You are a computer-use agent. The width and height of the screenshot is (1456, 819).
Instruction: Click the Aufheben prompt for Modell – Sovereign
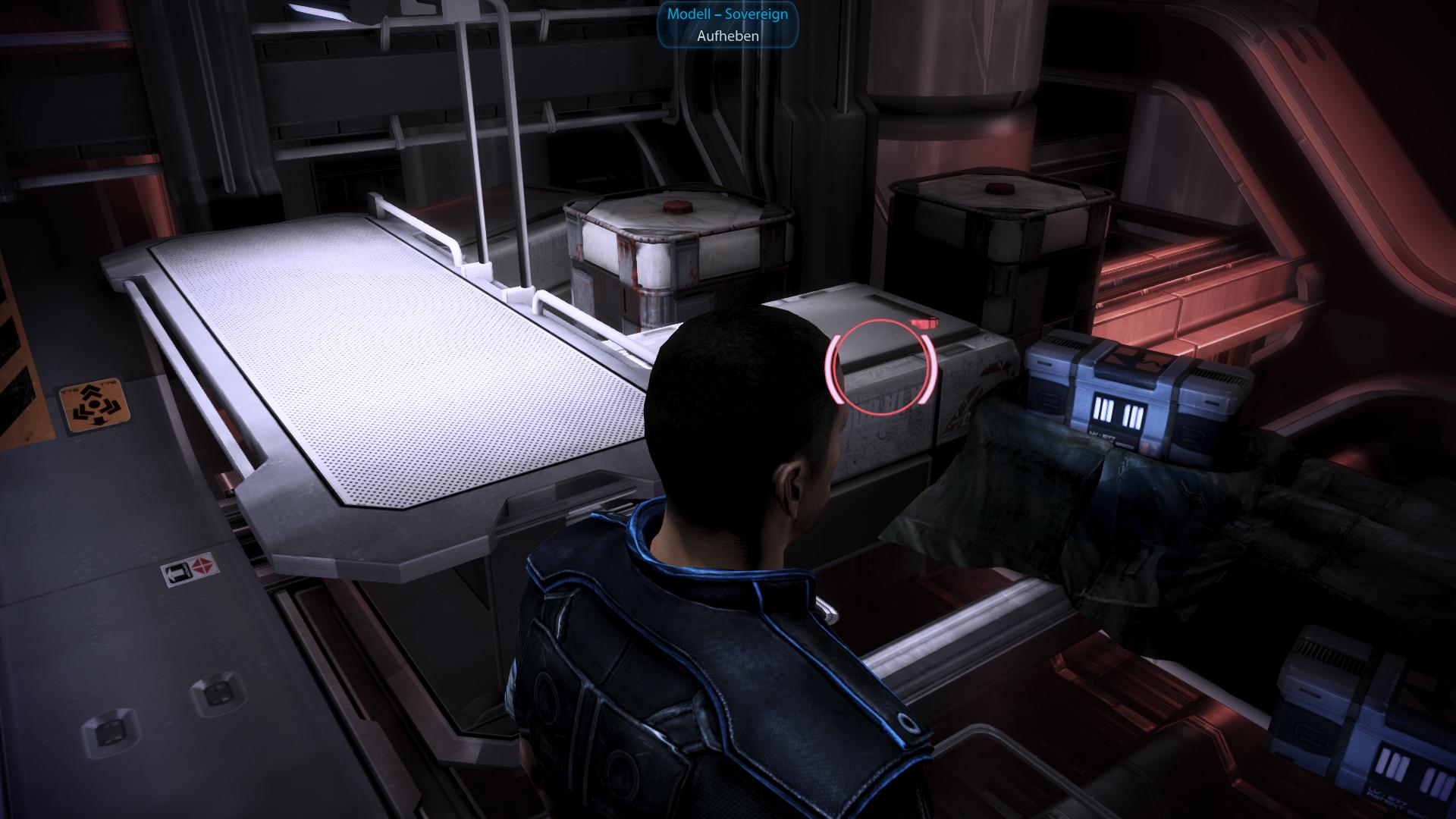(x=727, y=36)
